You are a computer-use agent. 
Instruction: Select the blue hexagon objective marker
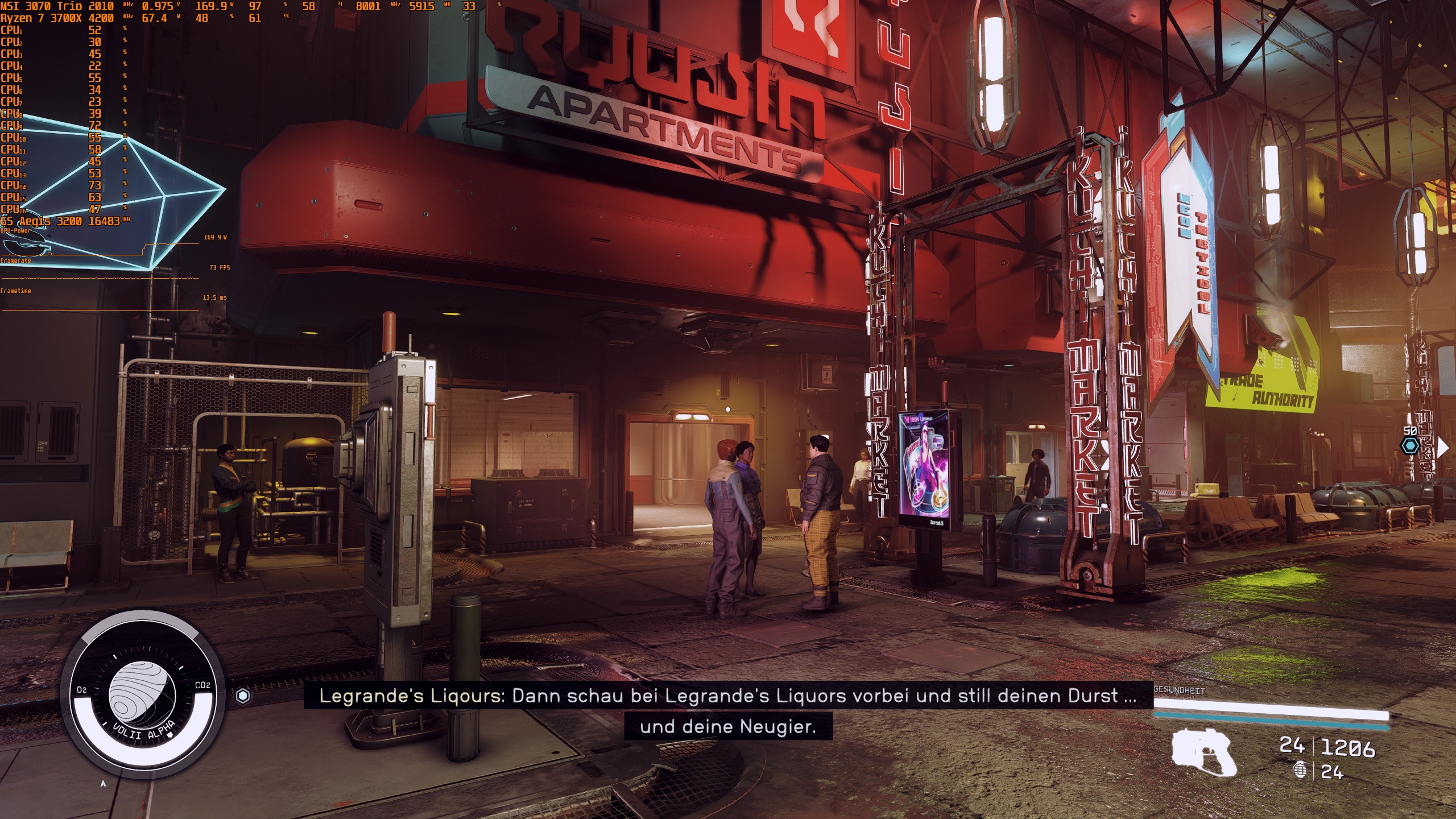click(1410, 446)
